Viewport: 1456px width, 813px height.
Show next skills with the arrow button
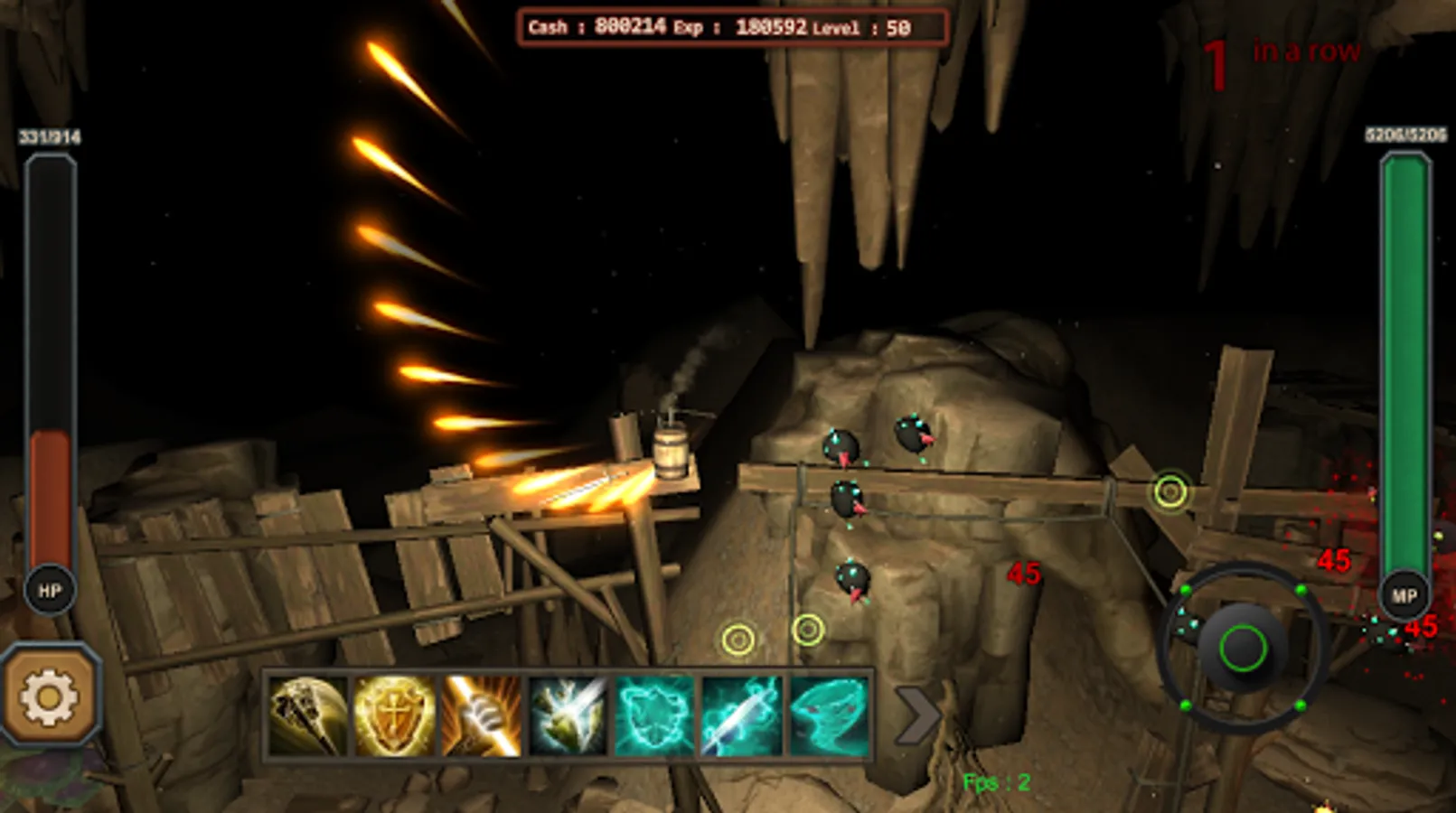coord(916,715)
